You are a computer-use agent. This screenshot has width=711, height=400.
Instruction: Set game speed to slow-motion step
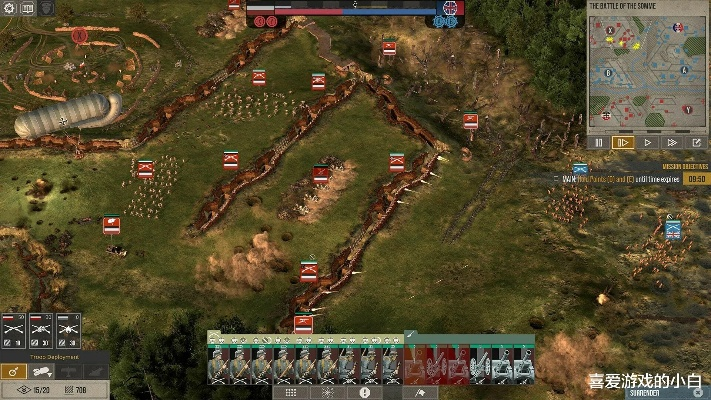pos(623,143)
